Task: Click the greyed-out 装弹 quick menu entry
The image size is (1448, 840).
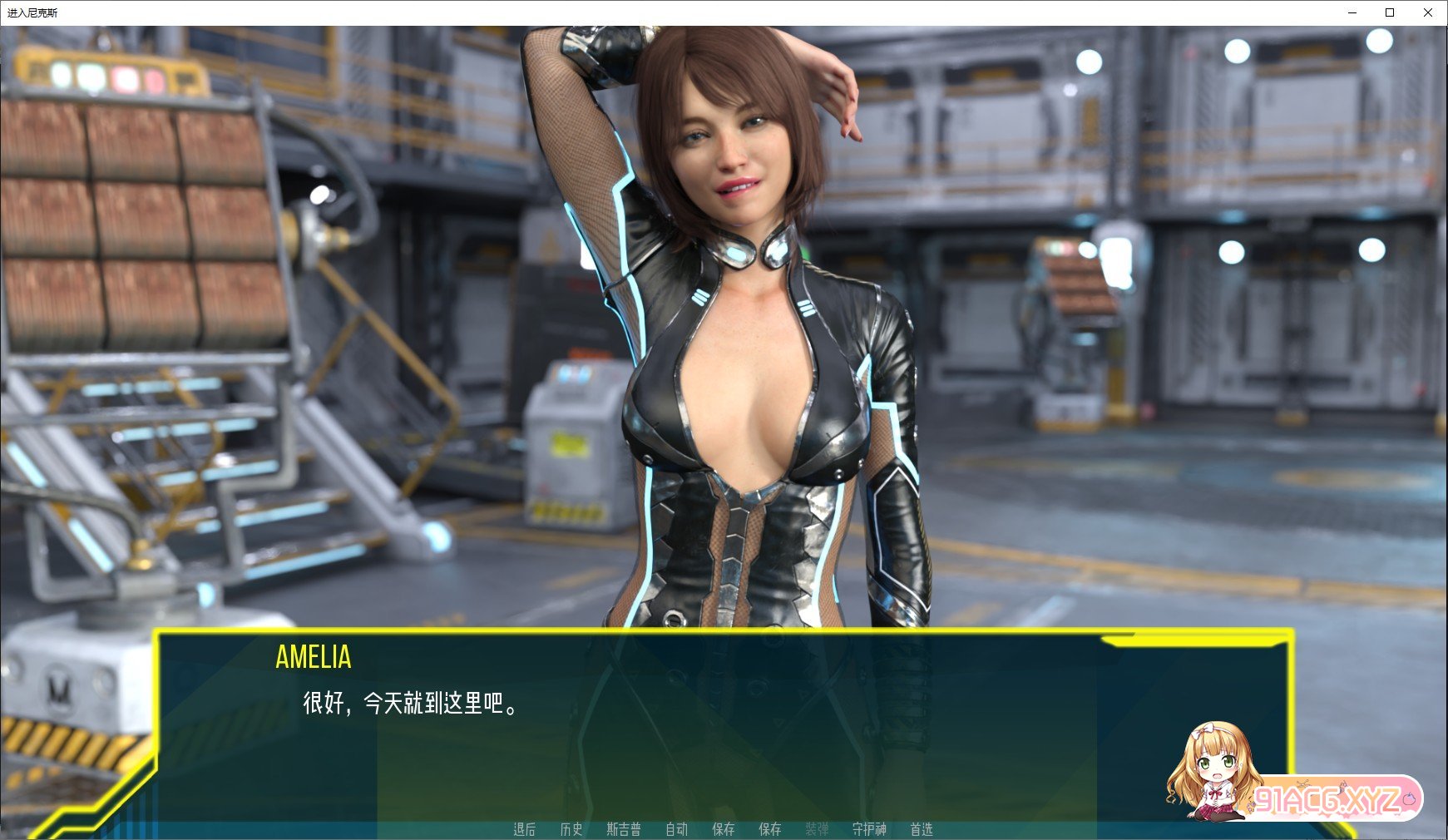Action: [x=817, y=829]
